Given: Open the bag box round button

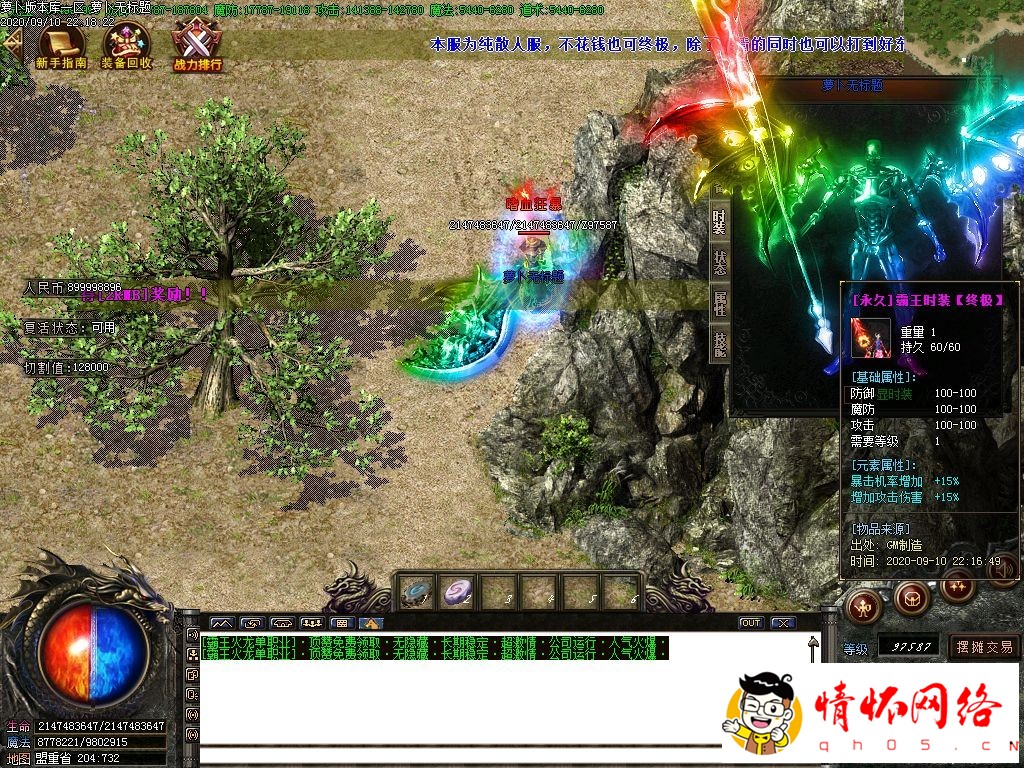Looking at the screenshot, I should [911, 599].
